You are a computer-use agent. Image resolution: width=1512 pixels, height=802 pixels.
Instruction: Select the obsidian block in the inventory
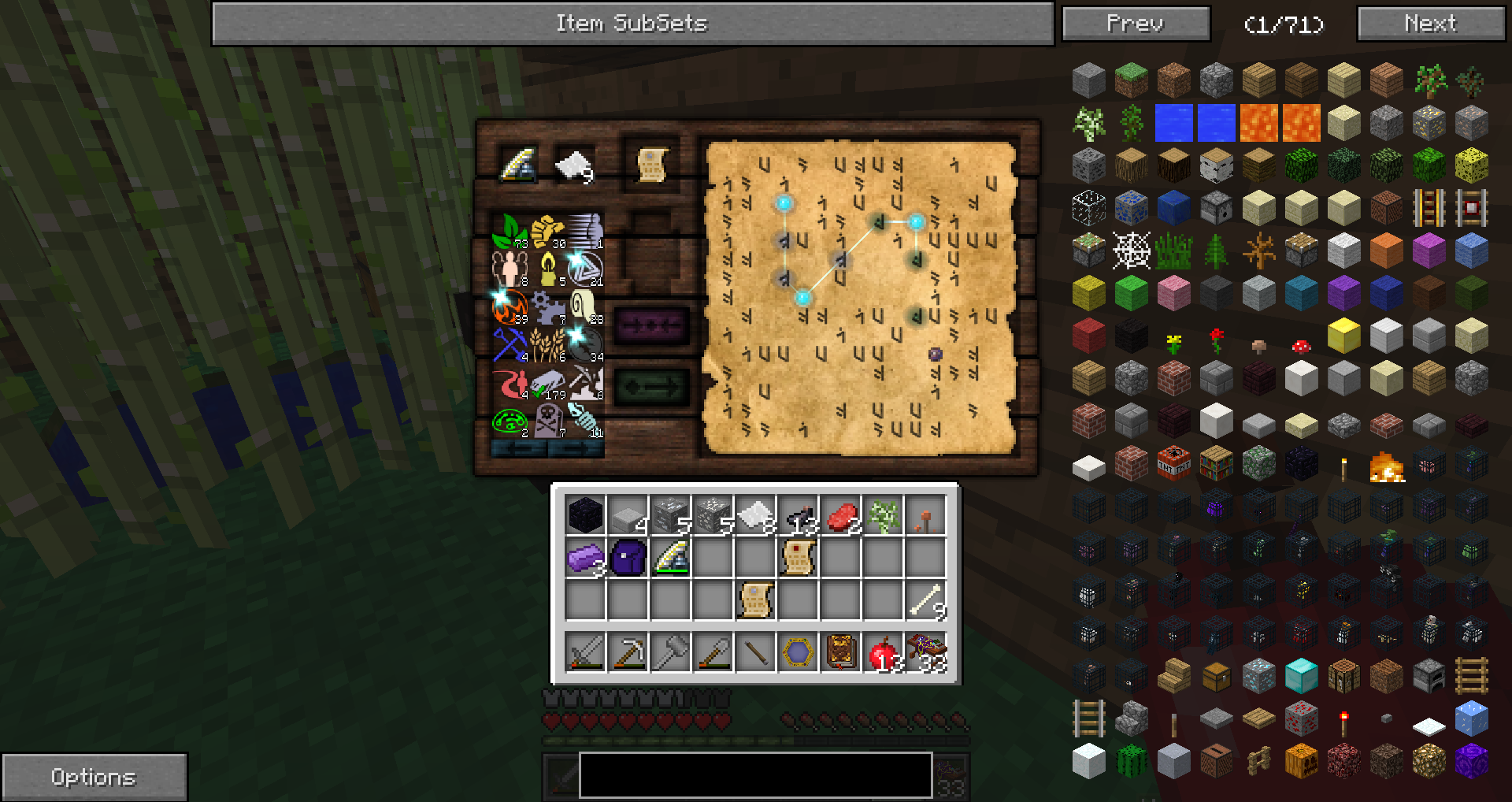click(x=585, y=515)
